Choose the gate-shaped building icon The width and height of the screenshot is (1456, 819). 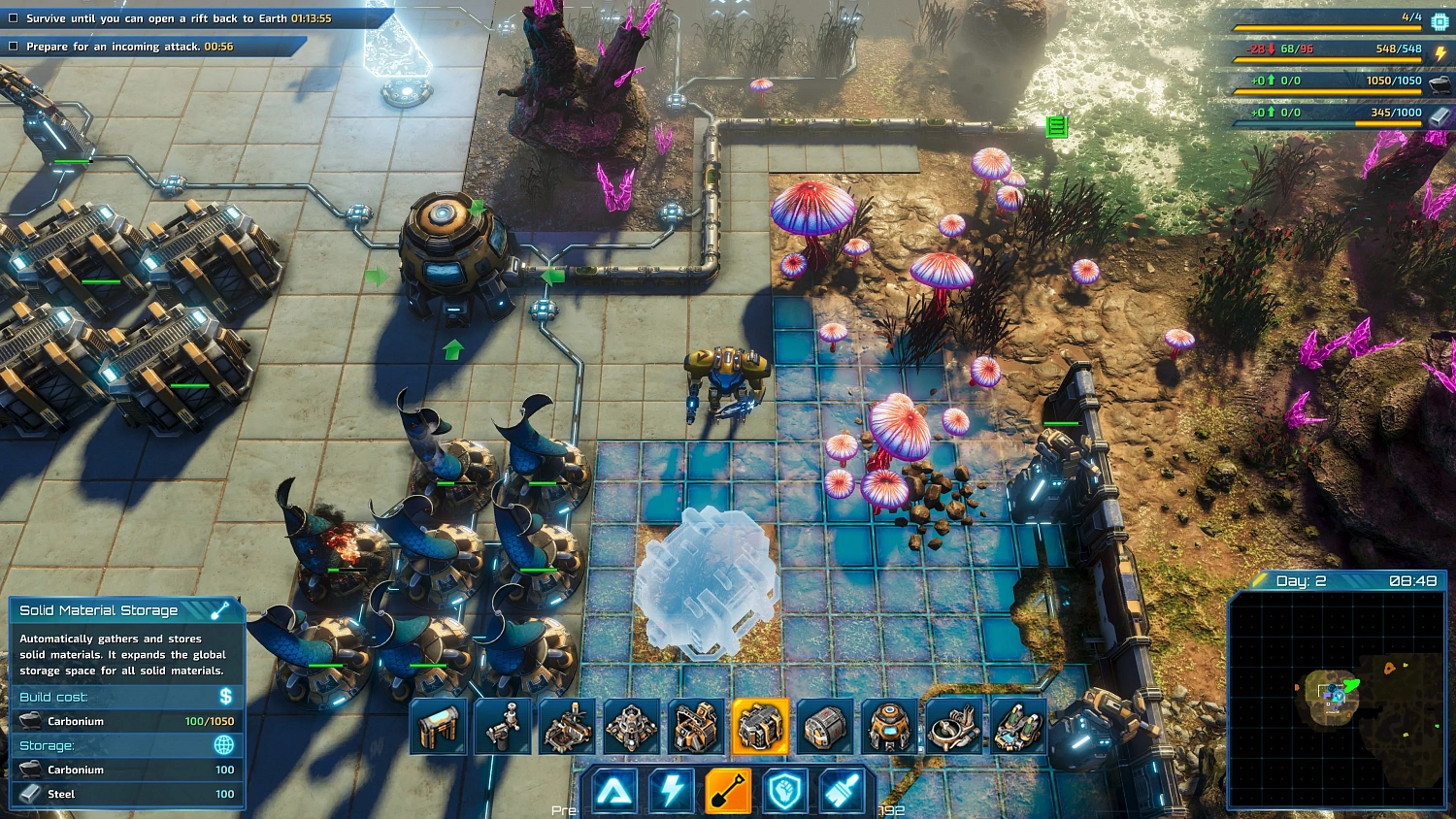click(439, 726)
